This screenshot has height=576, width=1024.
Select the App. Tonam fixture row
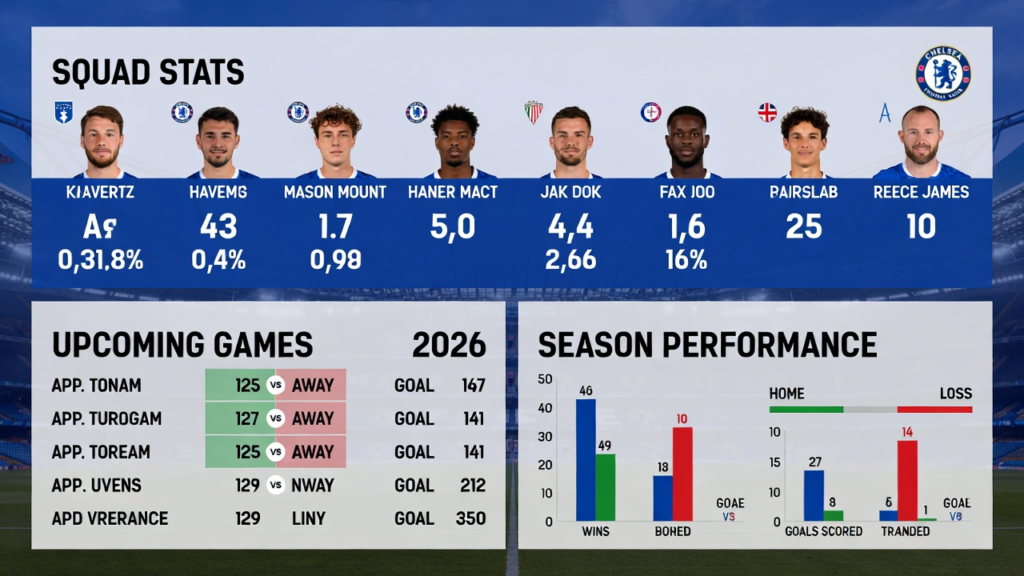pos(268,386)
